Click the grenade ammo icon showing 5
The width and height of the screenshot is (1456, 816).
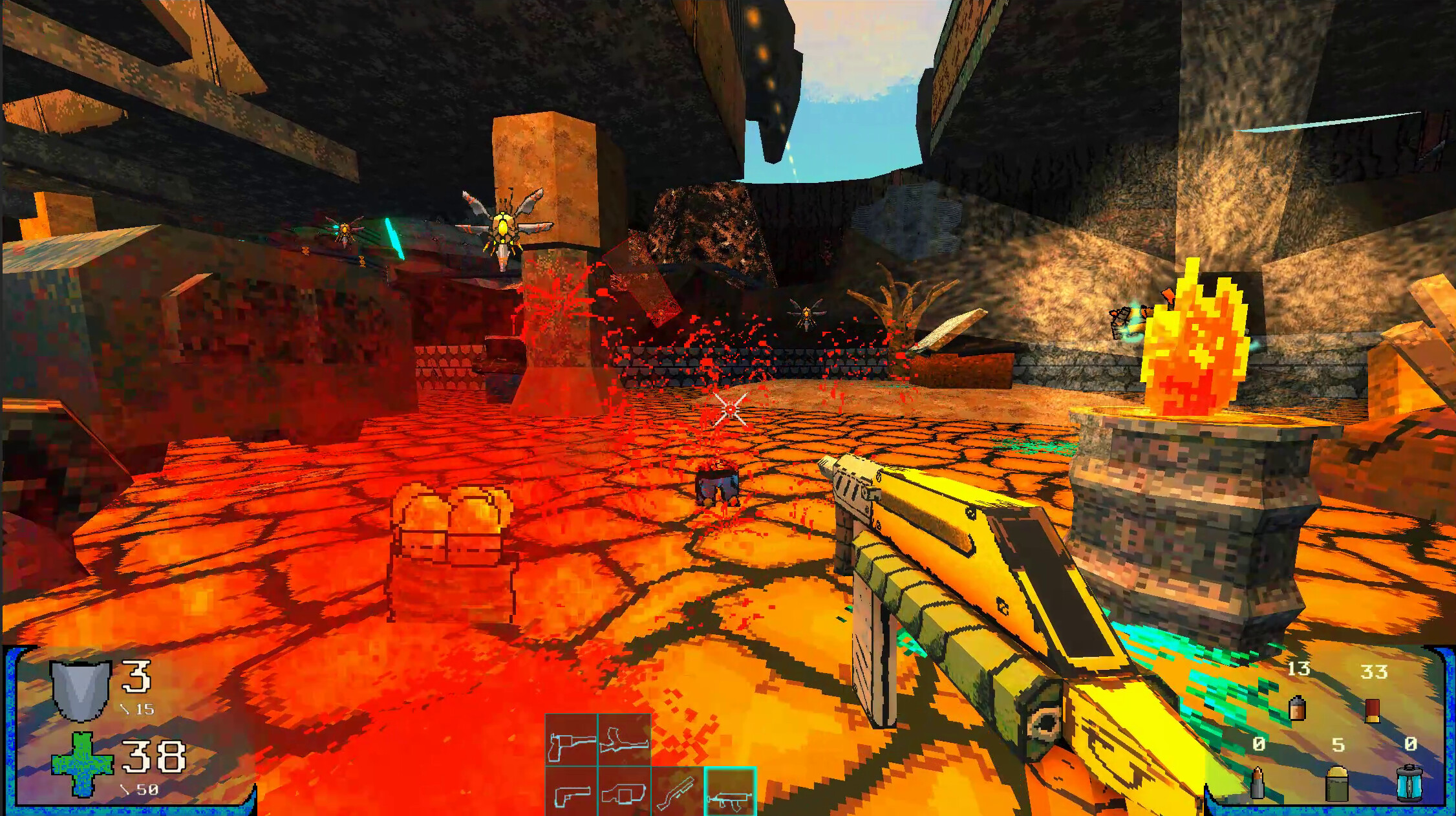point(1335,786)
